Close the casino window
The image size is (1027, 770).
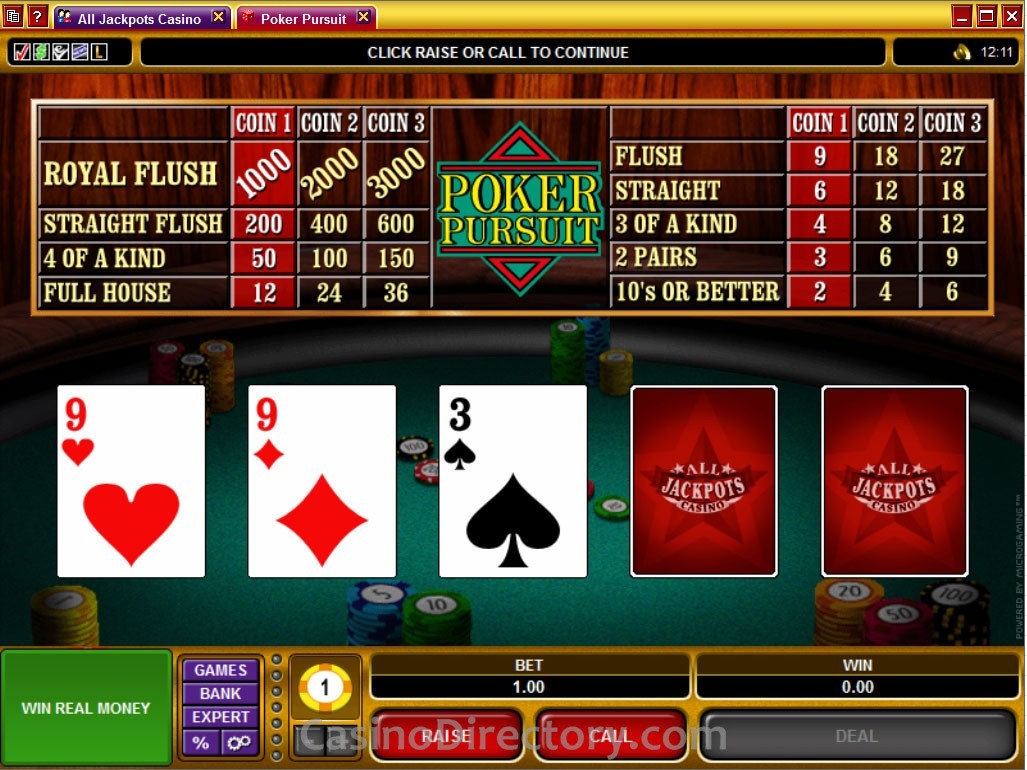(1010, 16)
